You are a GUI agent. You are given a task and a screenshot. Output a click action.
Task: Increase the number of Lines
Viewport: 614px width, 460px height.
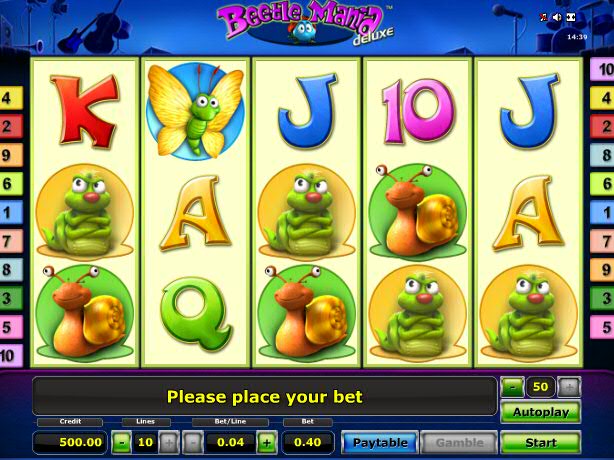pyautogui.click(x=169, y=441)
